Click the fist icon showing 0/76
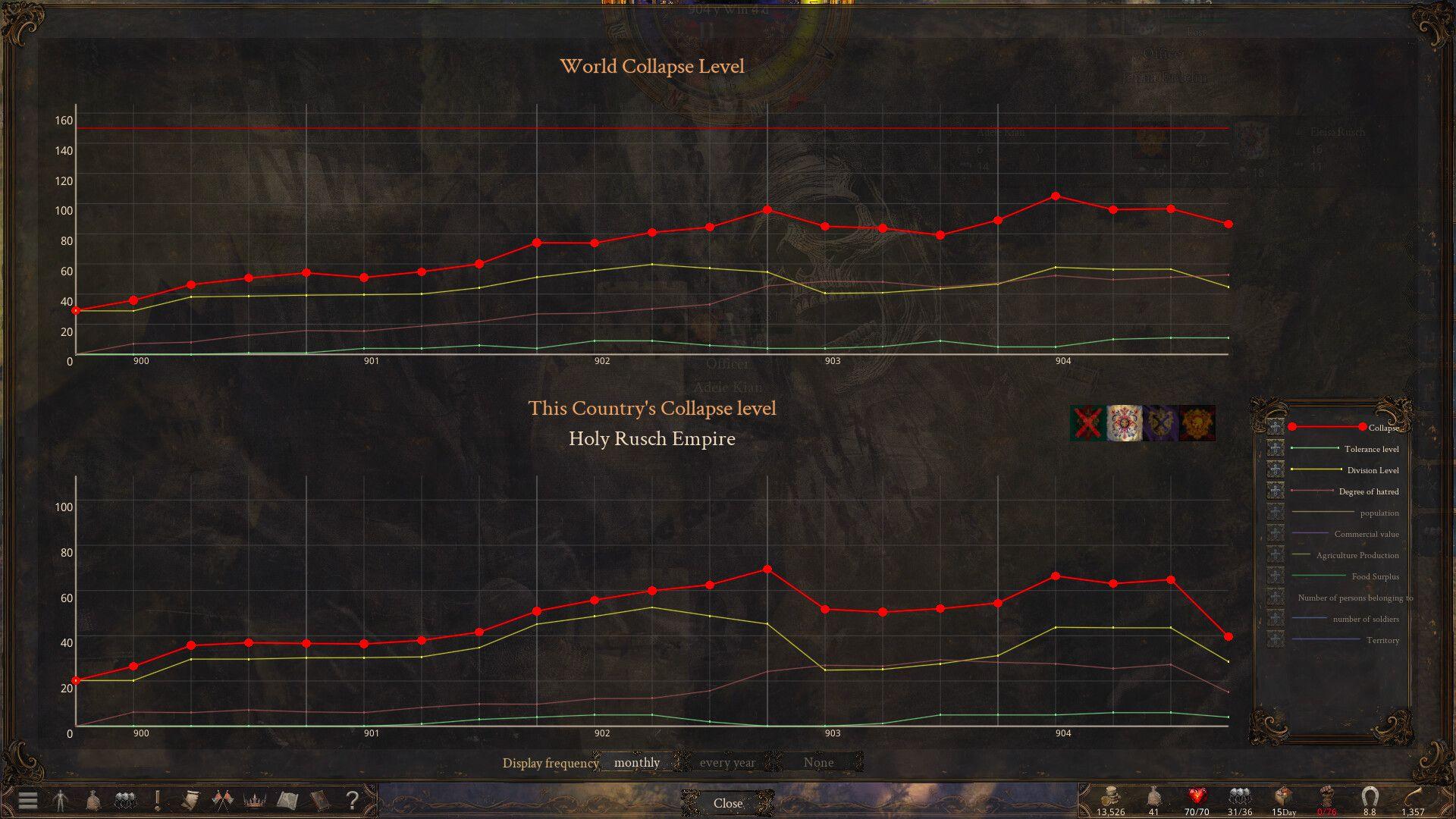Screen dimensions: 1456x819 (1327, 795)
